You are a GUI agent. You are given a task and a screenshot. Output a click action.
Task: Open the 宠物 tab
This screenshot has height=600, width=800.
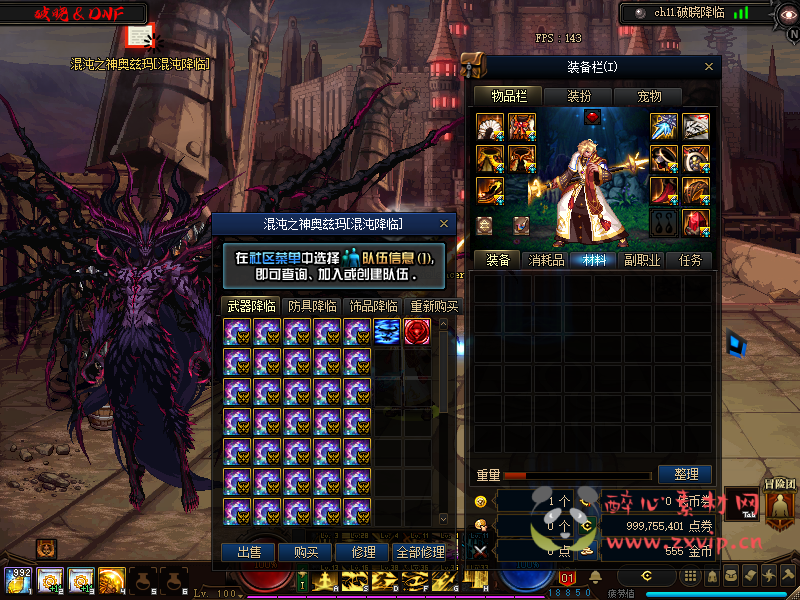(x=650, y=97)
